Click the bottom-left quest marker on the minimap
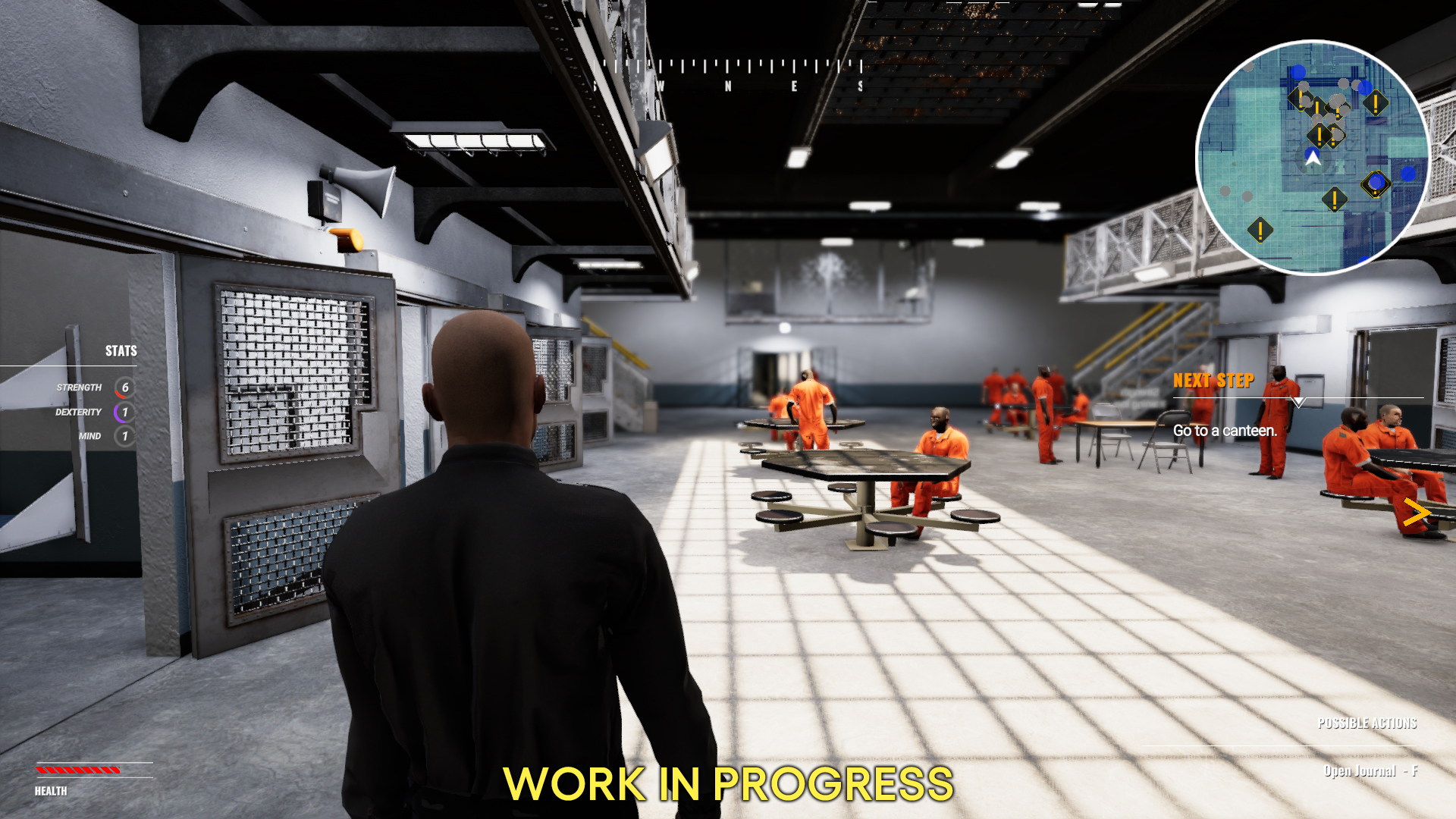 tap(1260, 231)
